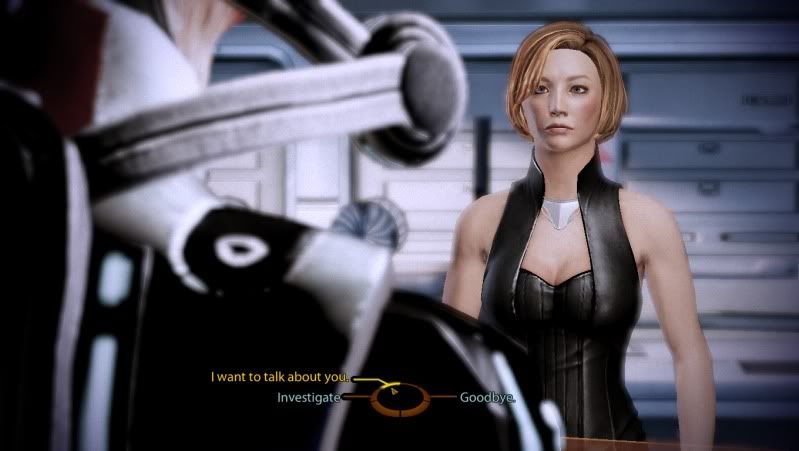
Task: Choose "I want to talk about you."
Action: click(280, 377)
